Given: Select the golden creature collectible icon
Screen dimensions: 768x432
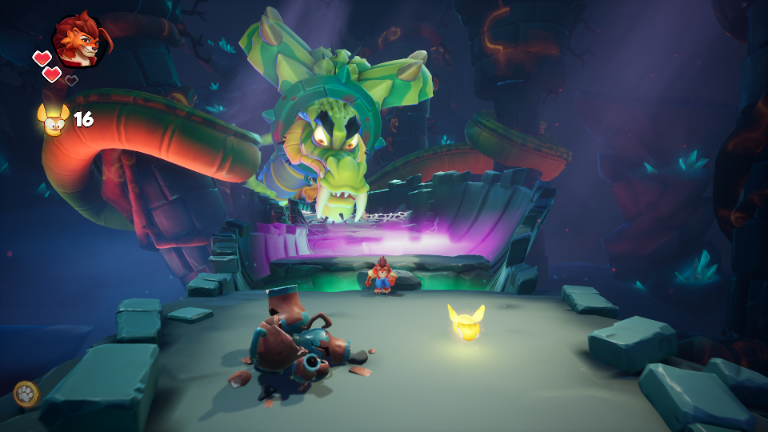Looking at the screenshot, I should pyautogui.click(x=52, y=119).
